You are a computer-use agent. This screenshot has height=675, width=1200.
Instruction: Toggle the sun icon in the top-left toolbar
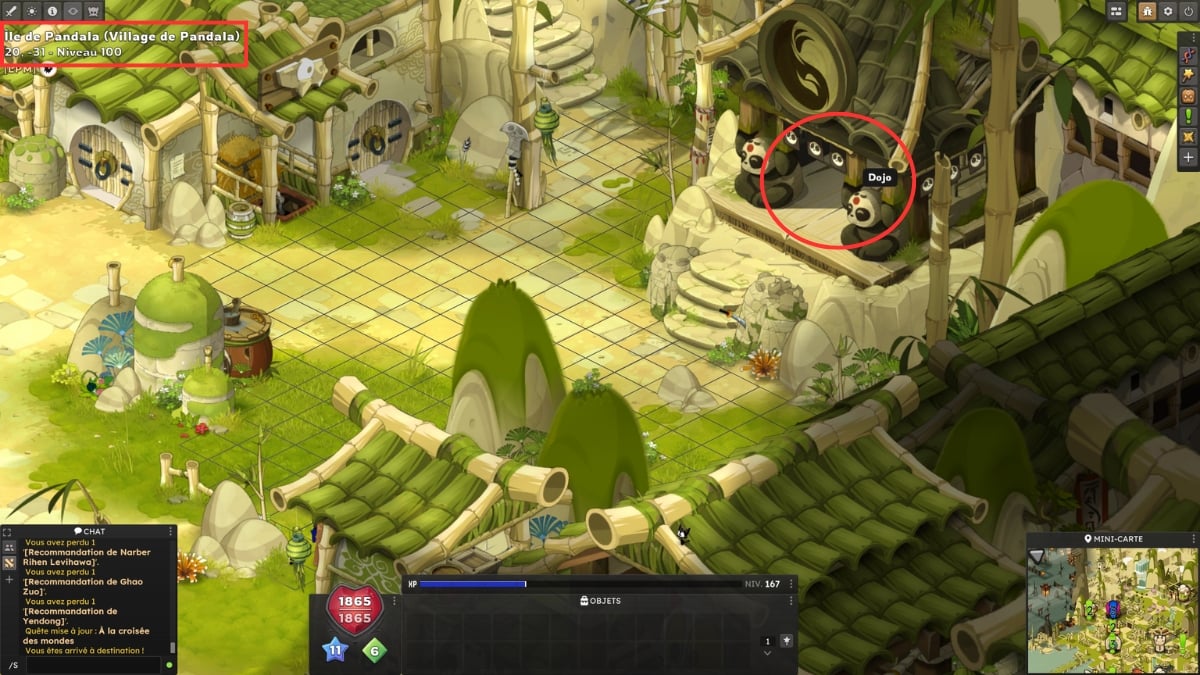point(31,10)
